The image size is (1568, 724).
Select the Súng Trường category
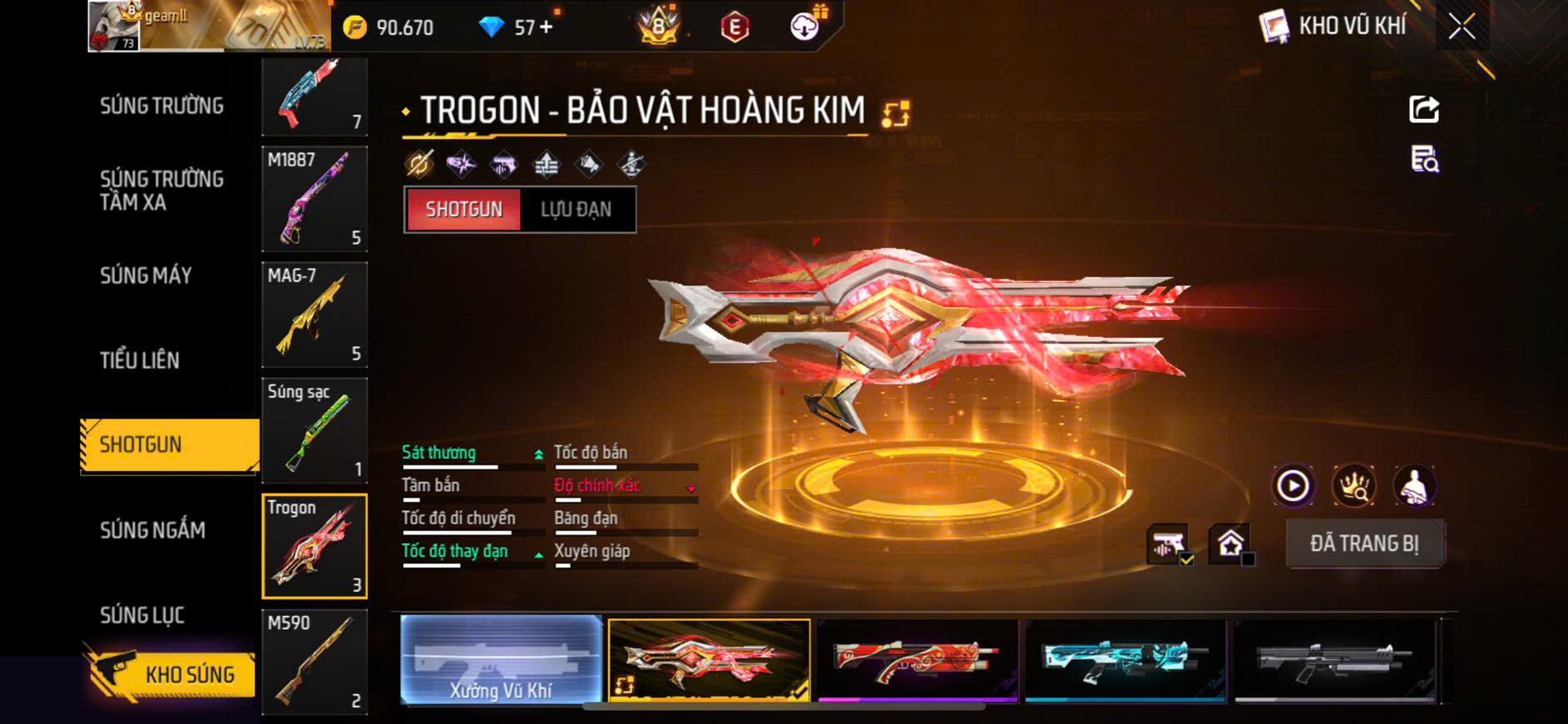point(162,106)
